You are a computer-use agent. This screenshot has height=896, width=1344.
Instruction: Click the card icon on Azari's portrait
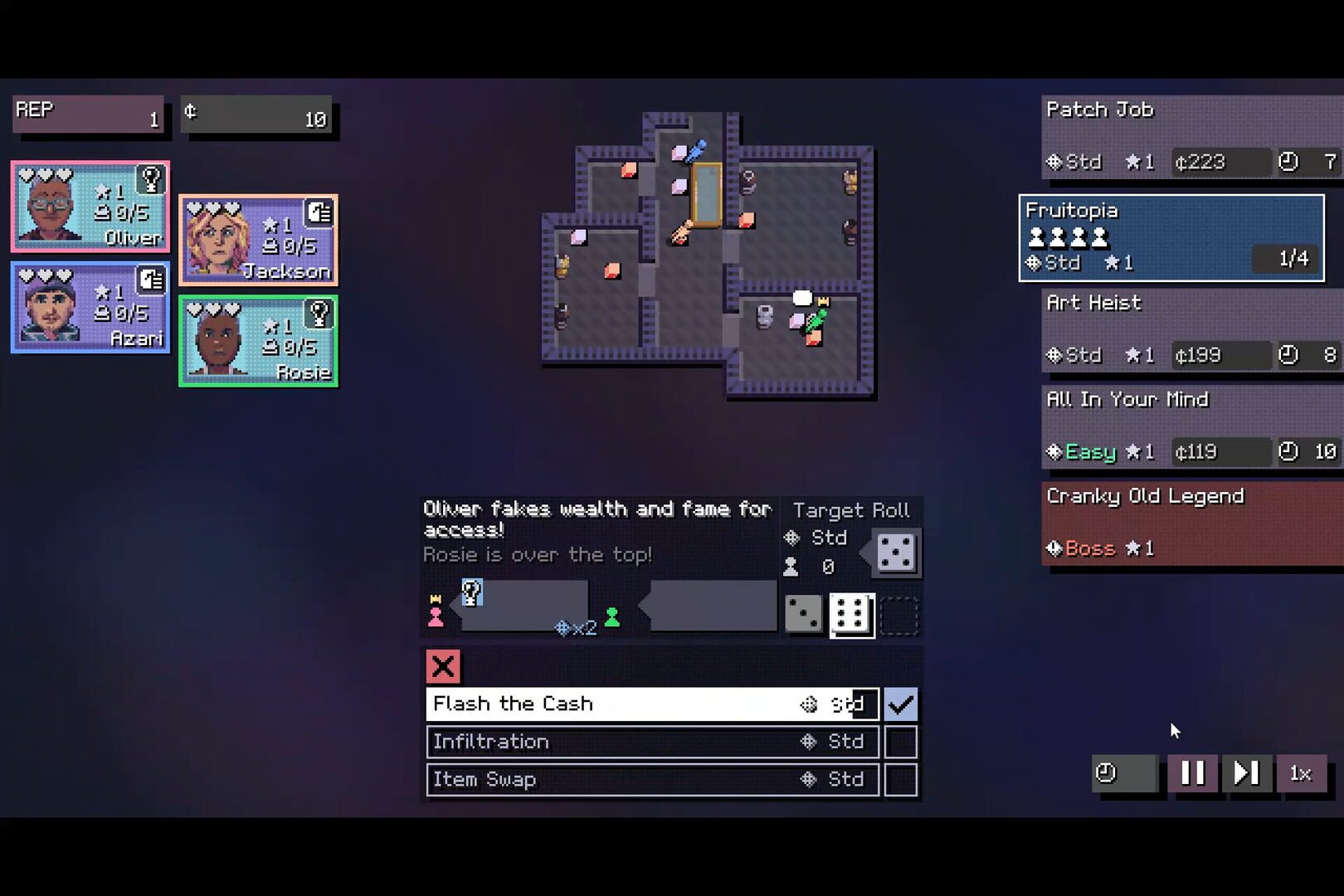[150, 280]
